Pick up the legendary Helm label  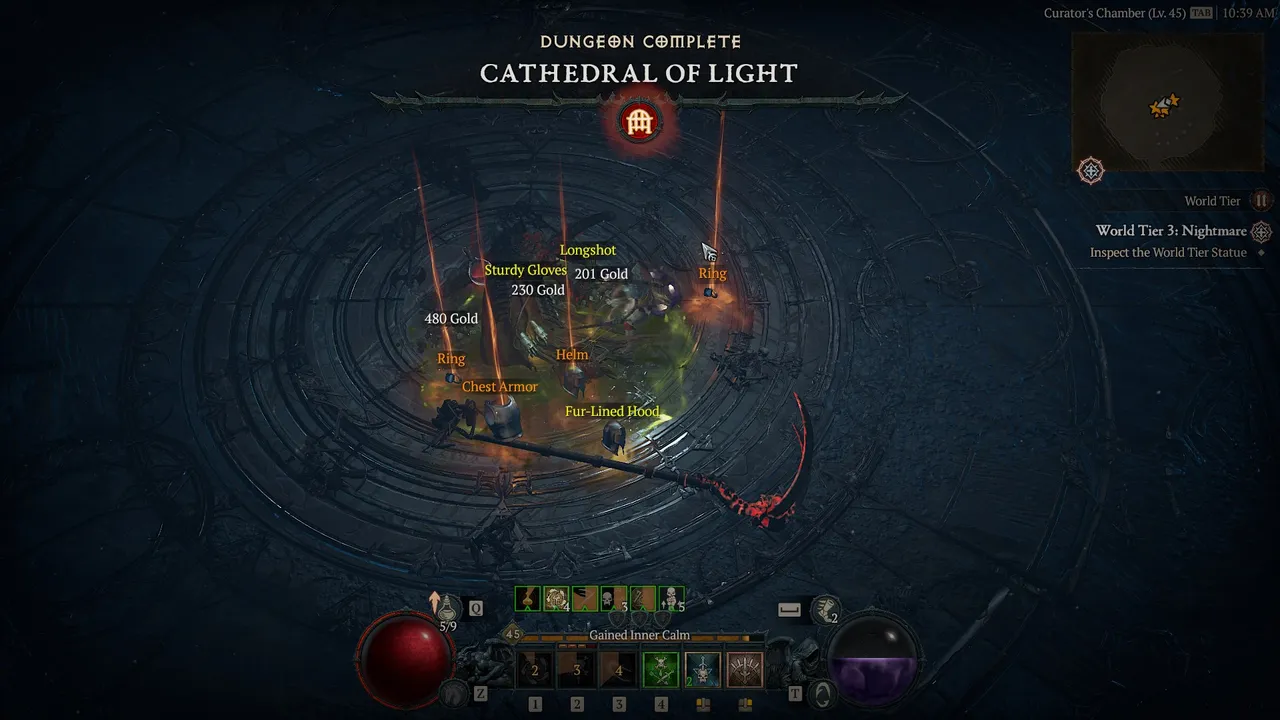pos(572,355)
